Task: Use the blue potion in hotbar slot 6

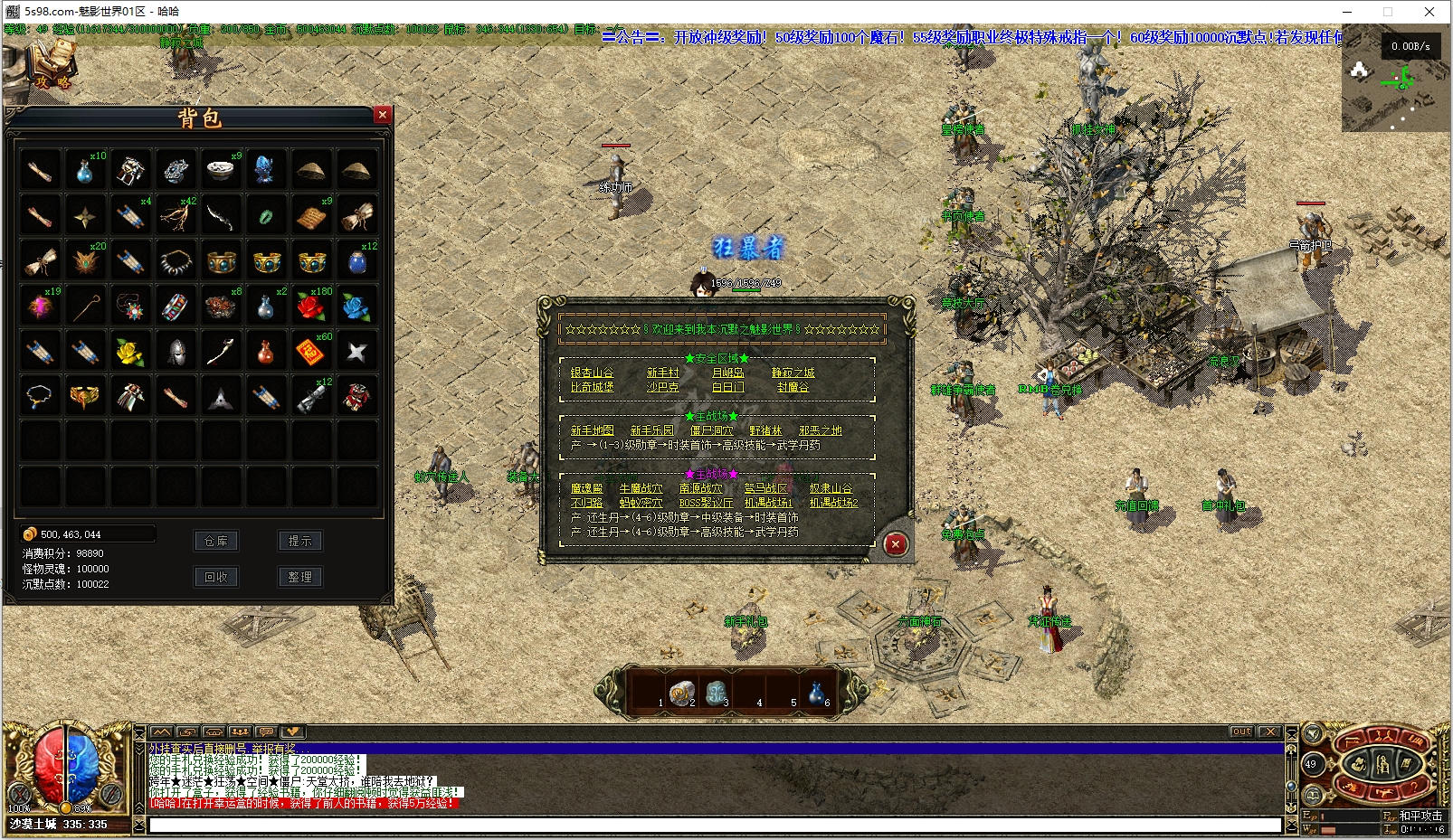Action: [817, 693]
